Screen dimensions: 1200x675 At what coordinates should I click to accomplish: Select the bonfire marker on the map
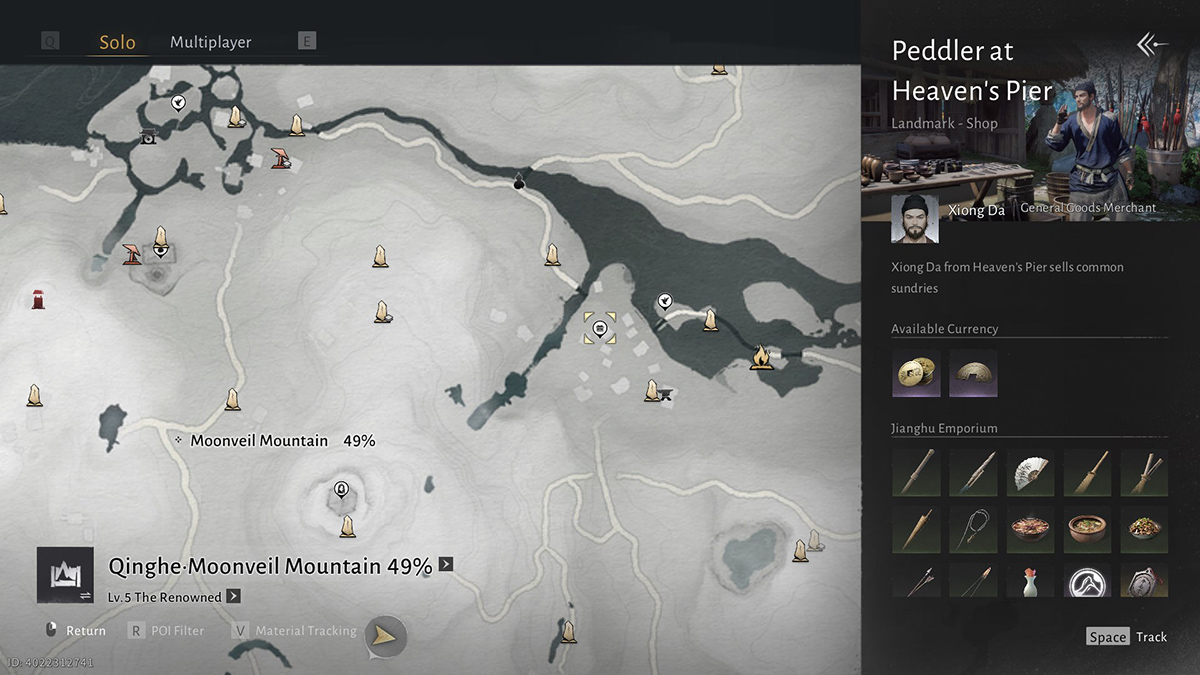coord(762,356)
